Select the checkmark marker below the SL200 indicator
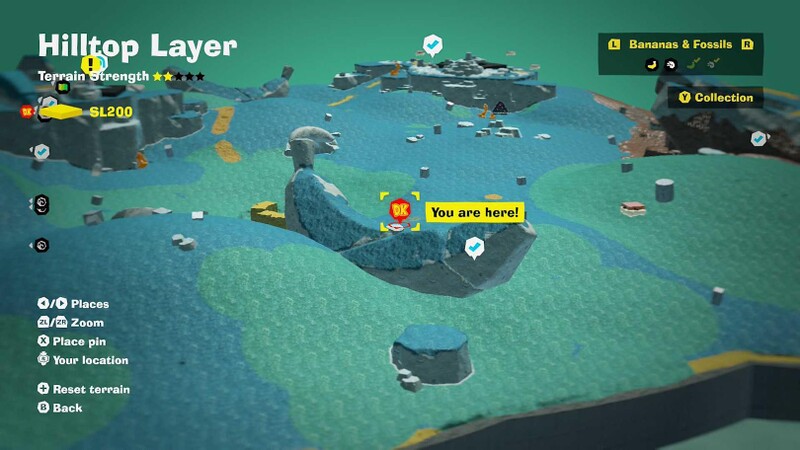Viewport: 800px width, 450px height. pyautogui.click(x=42, y=151)
